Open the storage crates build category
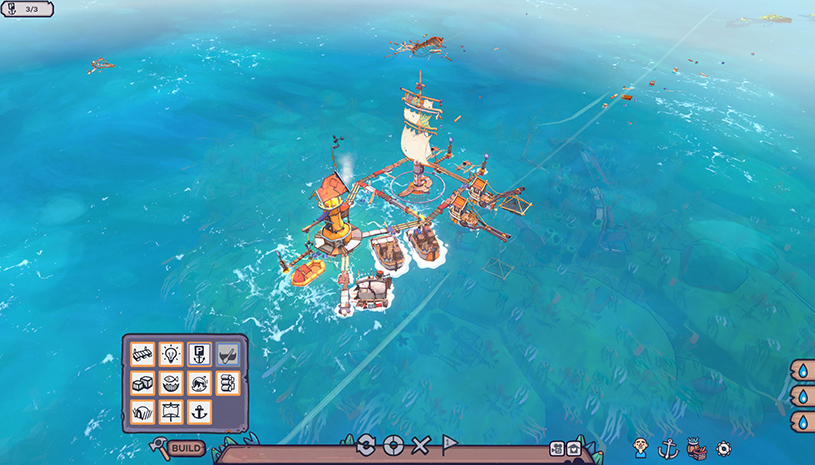Screen dimensions: 815x465 coord(142,383)
